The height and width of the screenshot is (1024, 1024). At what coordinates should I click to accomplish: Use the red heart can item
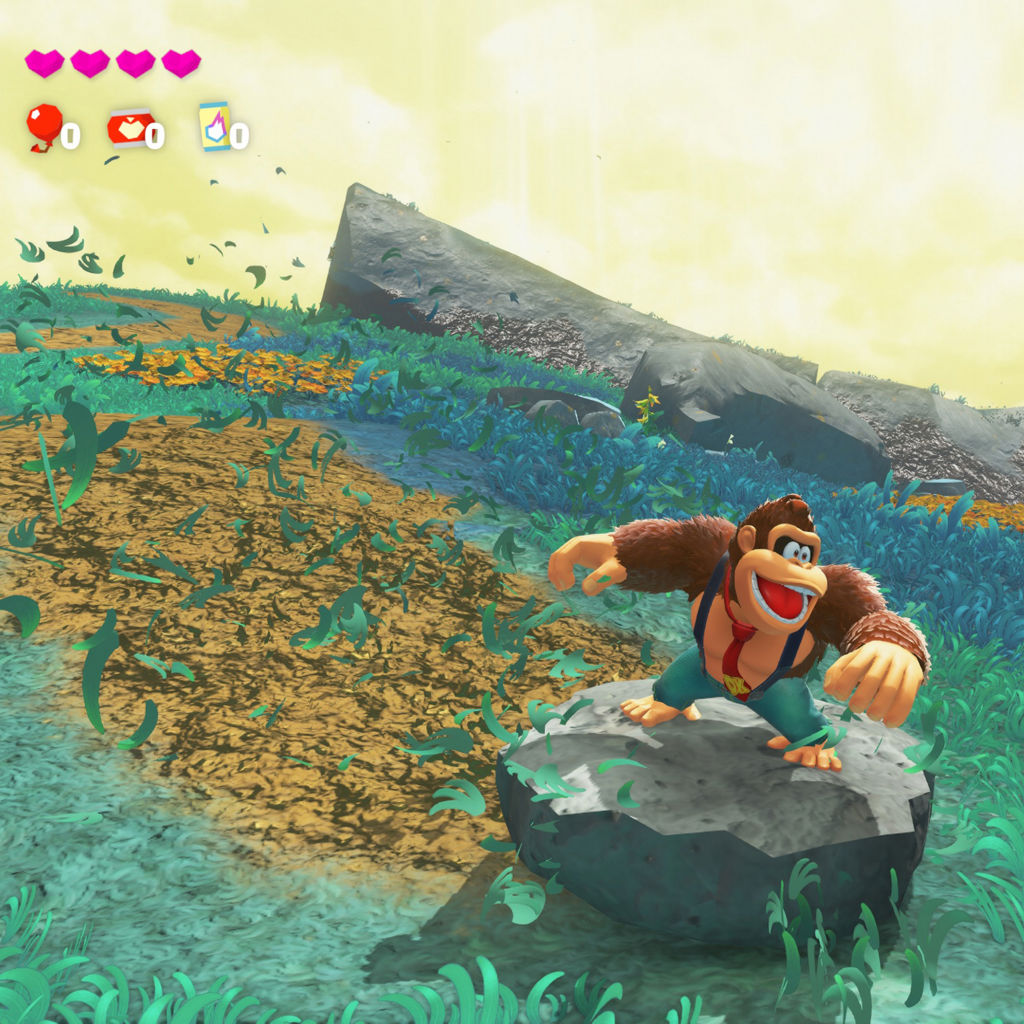pos(130,128)
